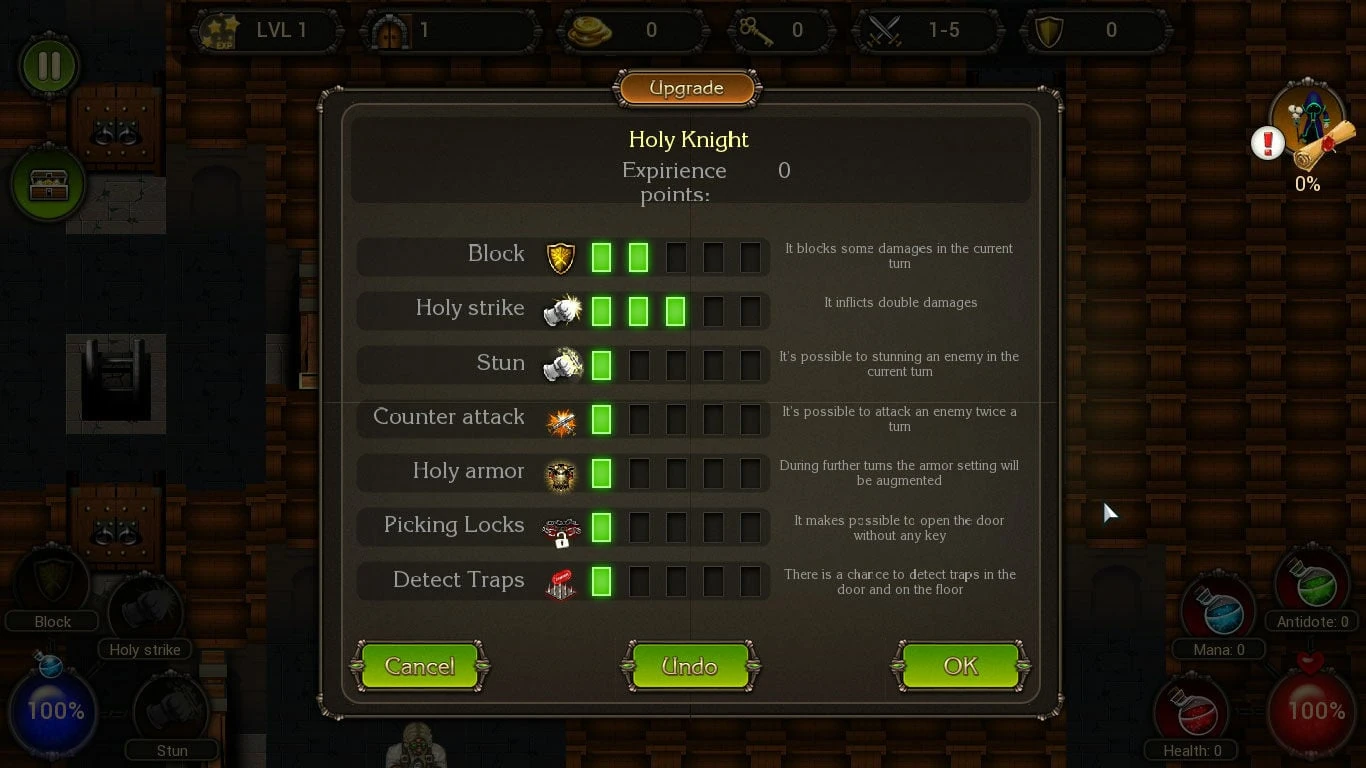Click the Upgrade header tab
Screen dimensions: 1366x768
[687, 88]
